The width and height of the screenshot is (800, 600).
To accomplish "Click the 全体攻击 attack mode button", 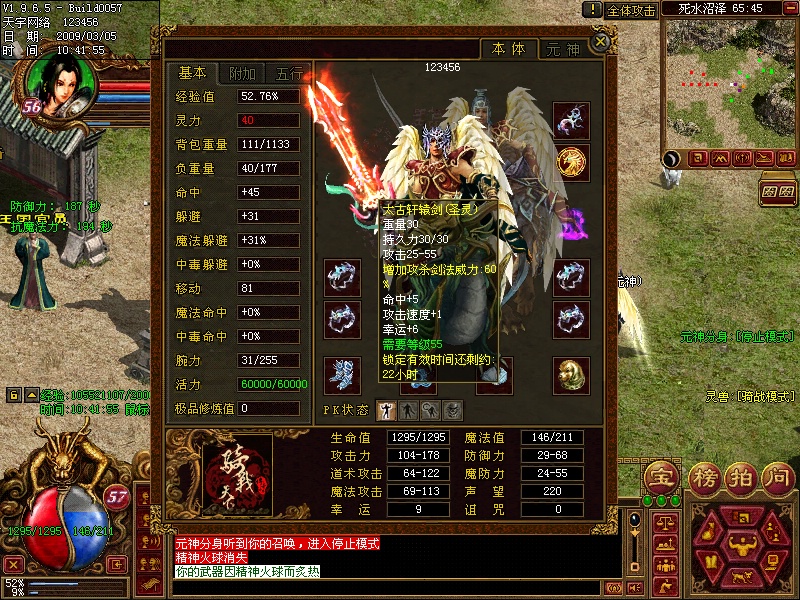I will pos(632,10).
